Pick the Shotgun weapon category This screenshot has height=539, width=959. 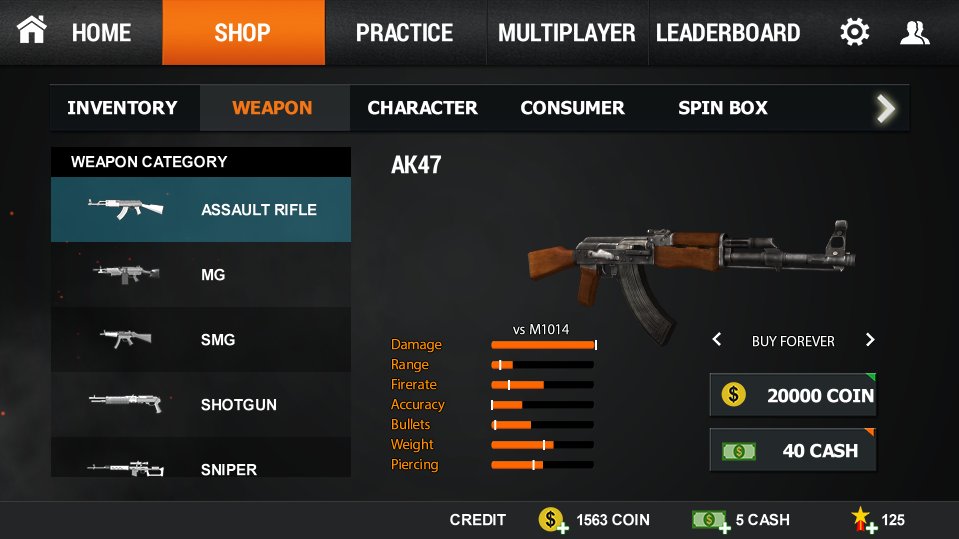point(201,404)
